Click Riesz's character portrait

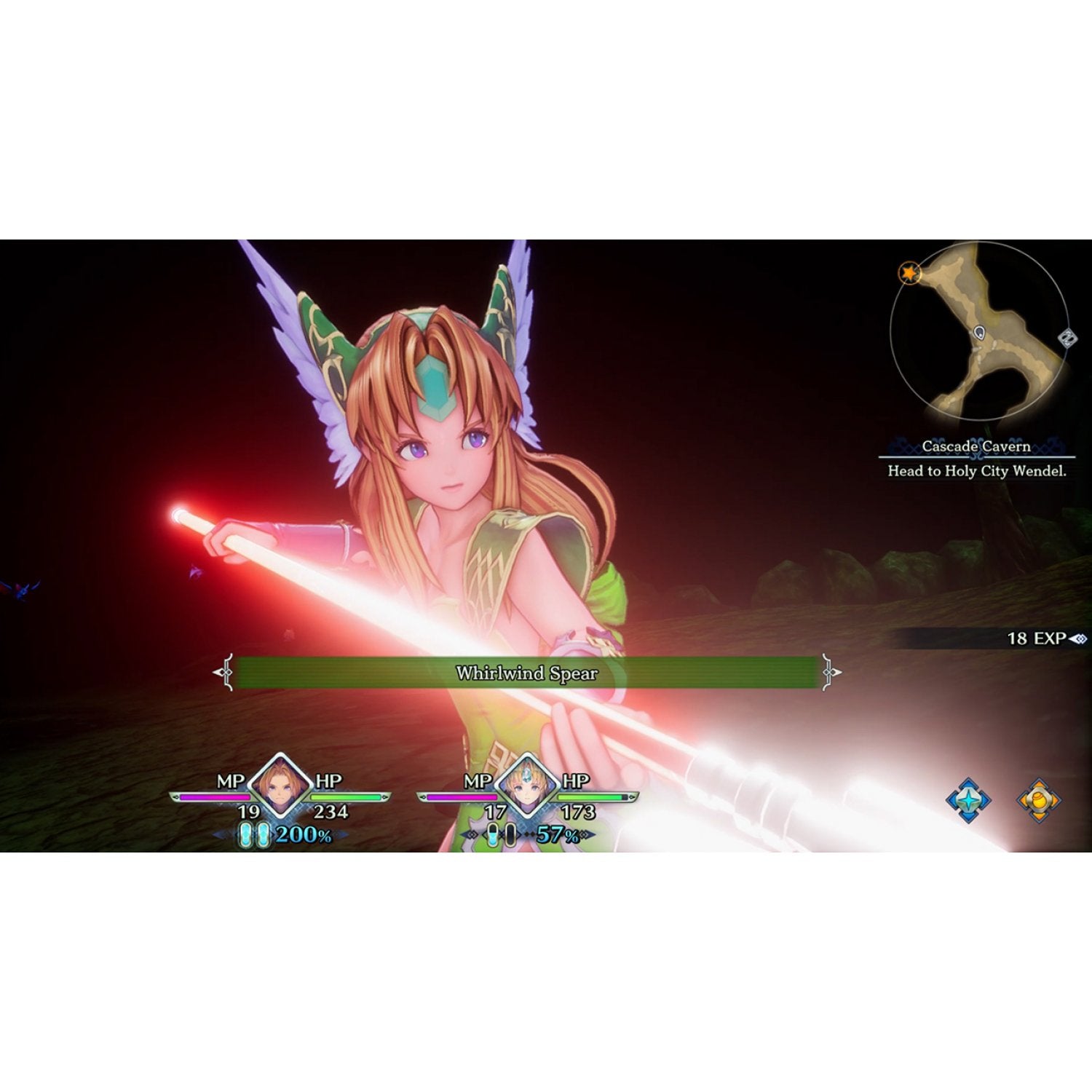[526, 785]
